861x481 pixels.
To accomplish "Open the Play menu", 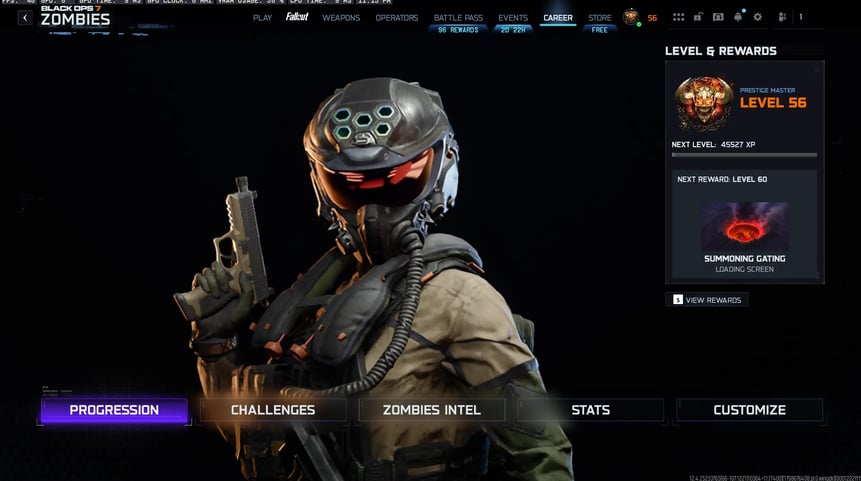I will click(262, 18).
